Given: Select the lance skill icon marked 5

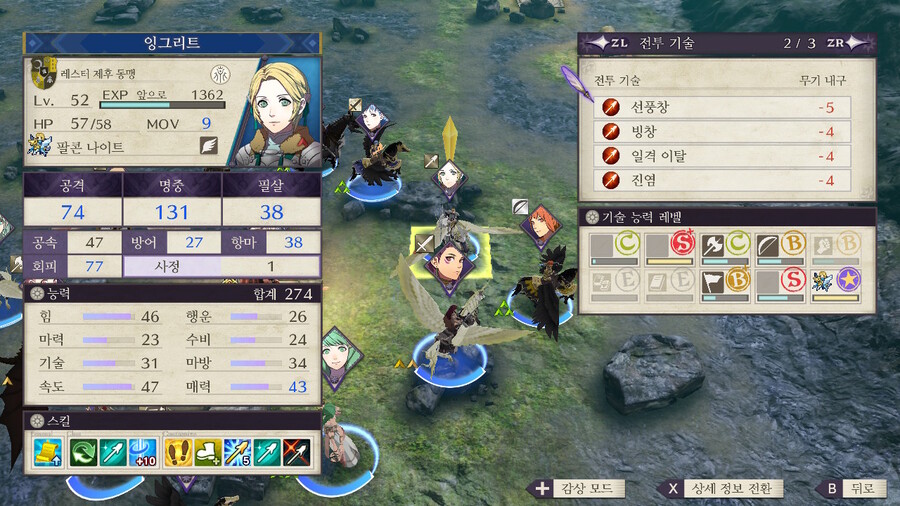Looking at the screenshot, I should [x=238, y=454].
